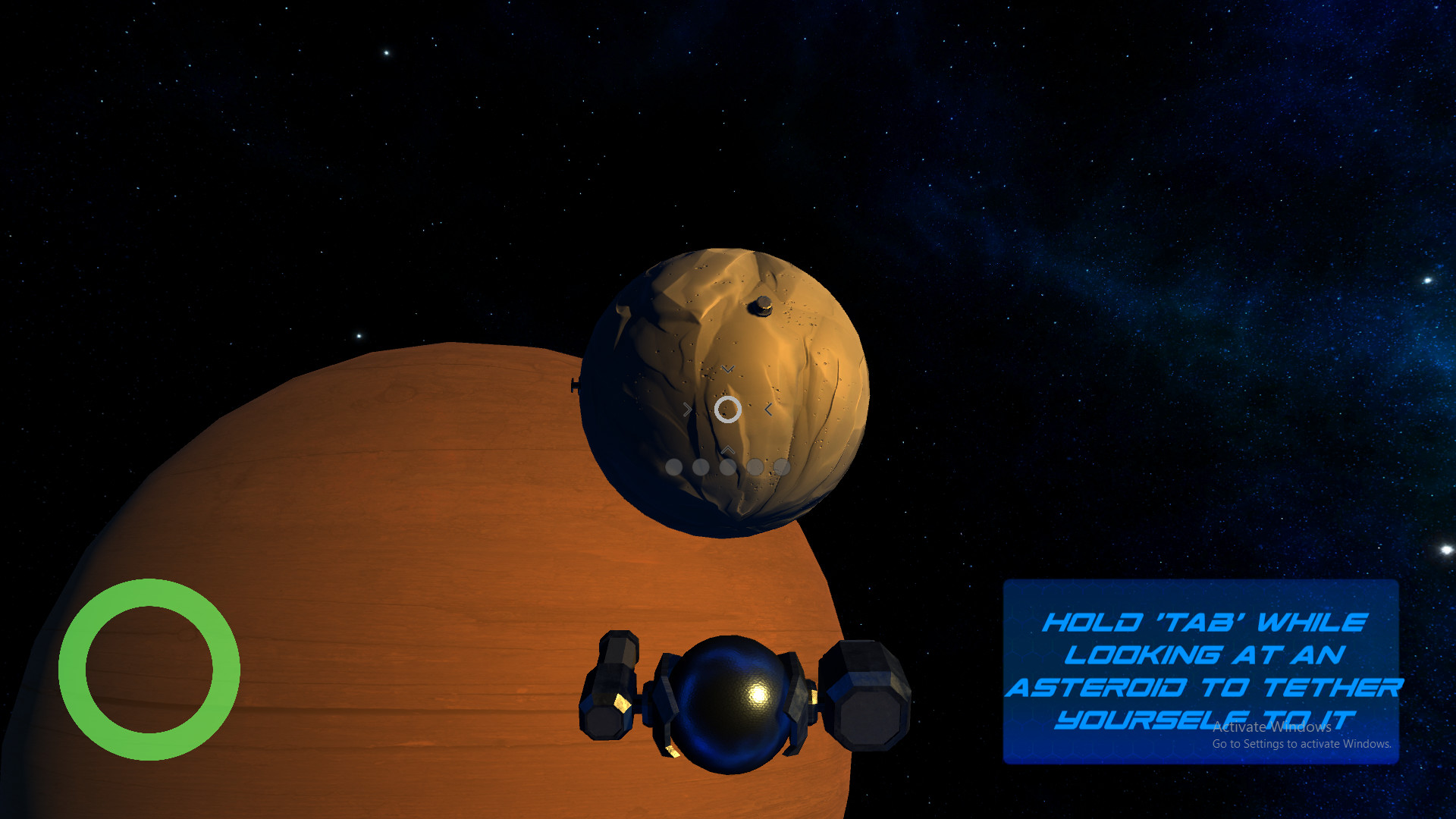The image size is (1456, 819).
Task: Select the last gray dot under the crosshair
Action: click(780, 467)
